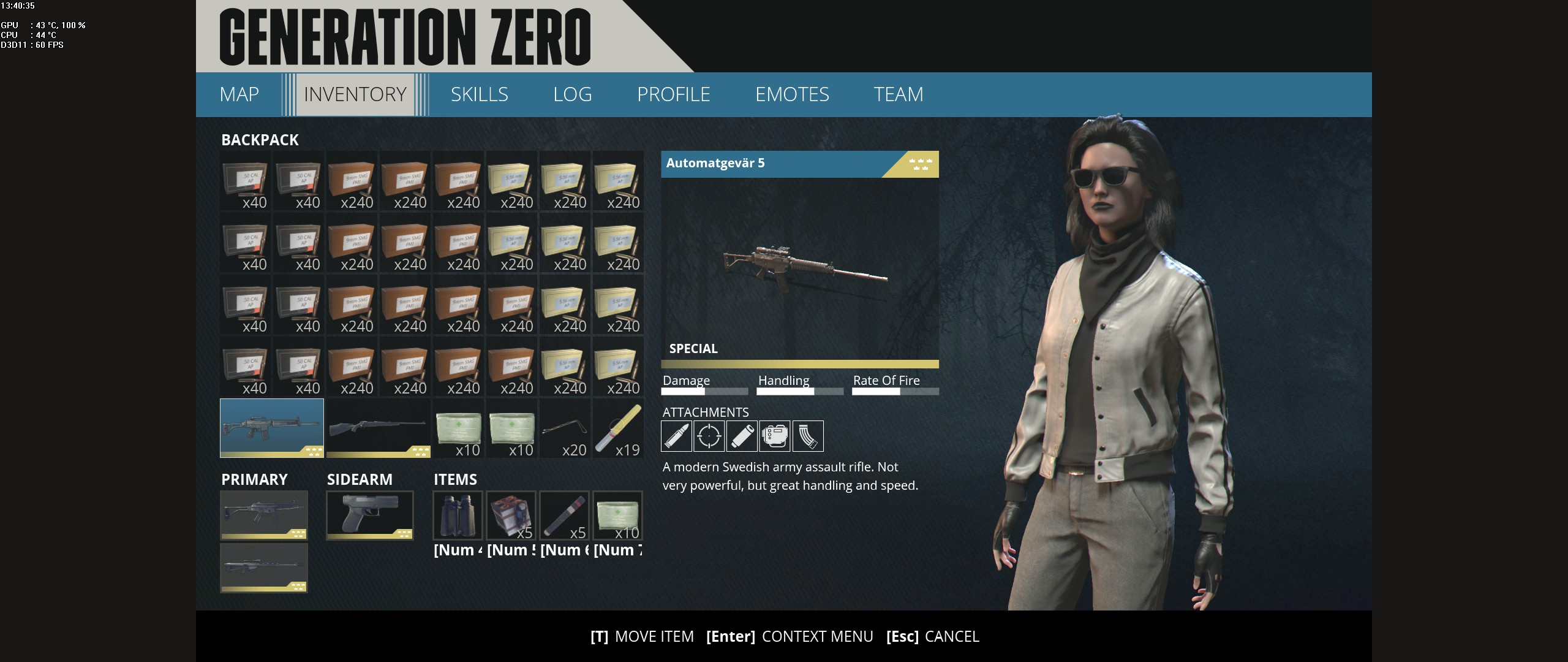Click the flare item bound to Num 6

point(565,515)
